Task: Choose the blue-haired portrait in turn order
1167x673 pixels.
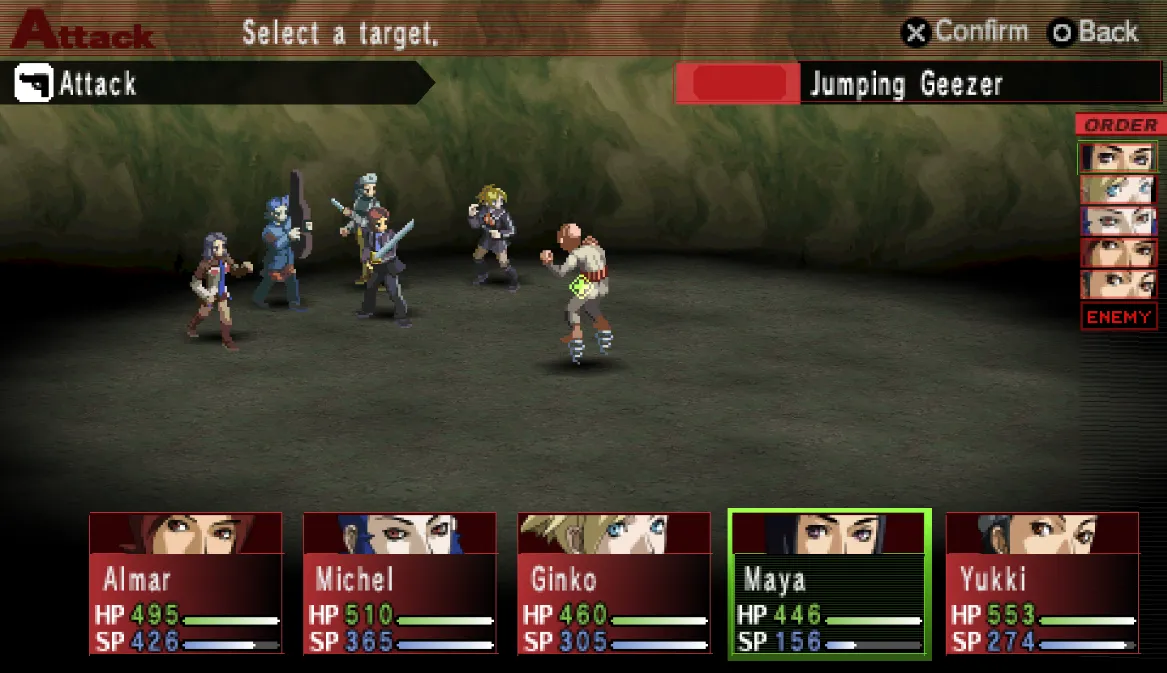Action: (x=1118, y=220)
